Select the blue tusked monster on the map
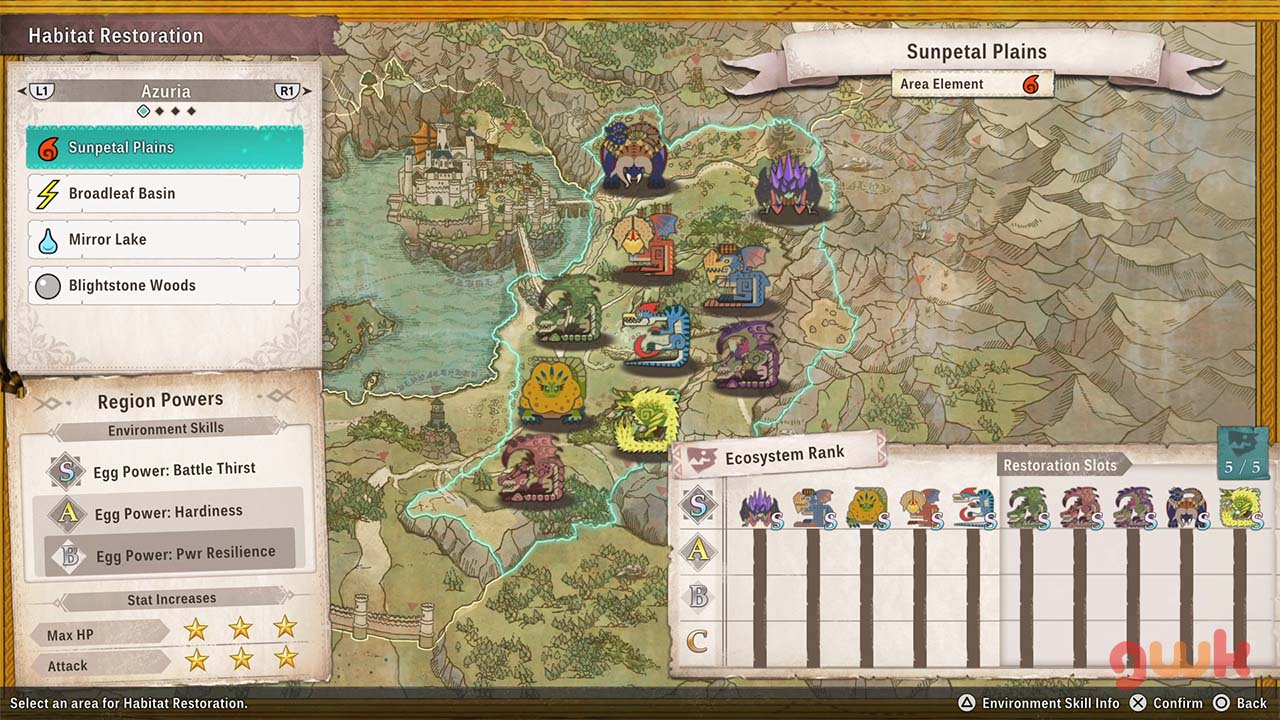Viewport: 1280px width, 720px height. (635, 157)
